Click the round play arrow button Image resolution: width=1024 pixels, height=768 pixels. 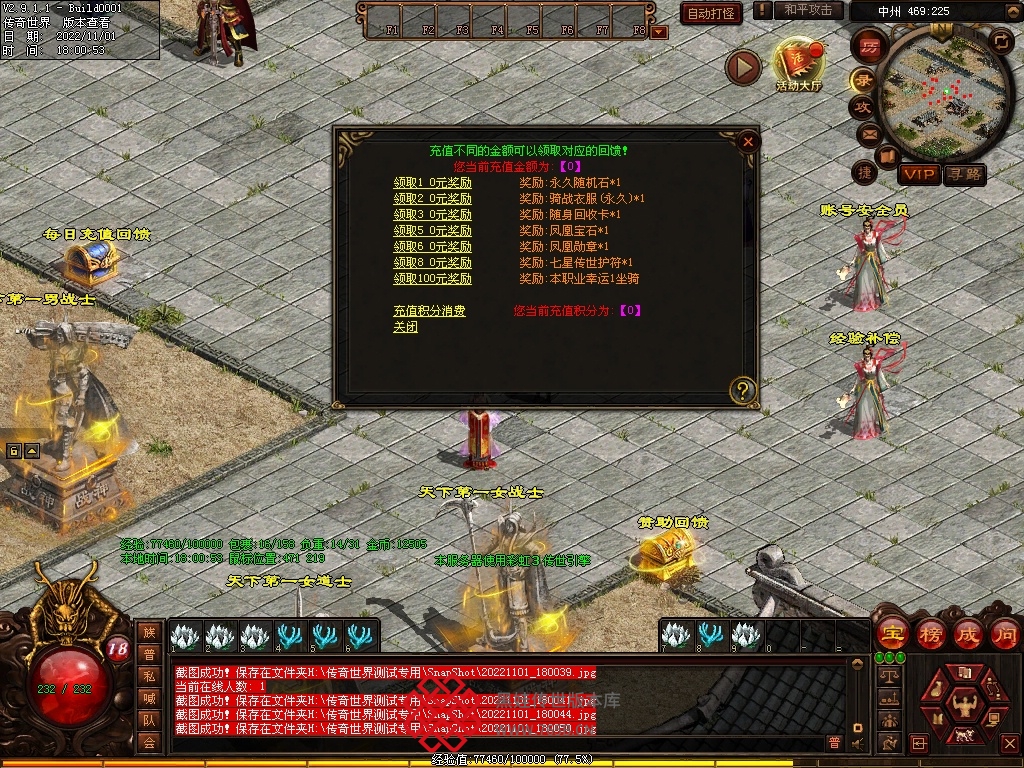click(743, 67)
